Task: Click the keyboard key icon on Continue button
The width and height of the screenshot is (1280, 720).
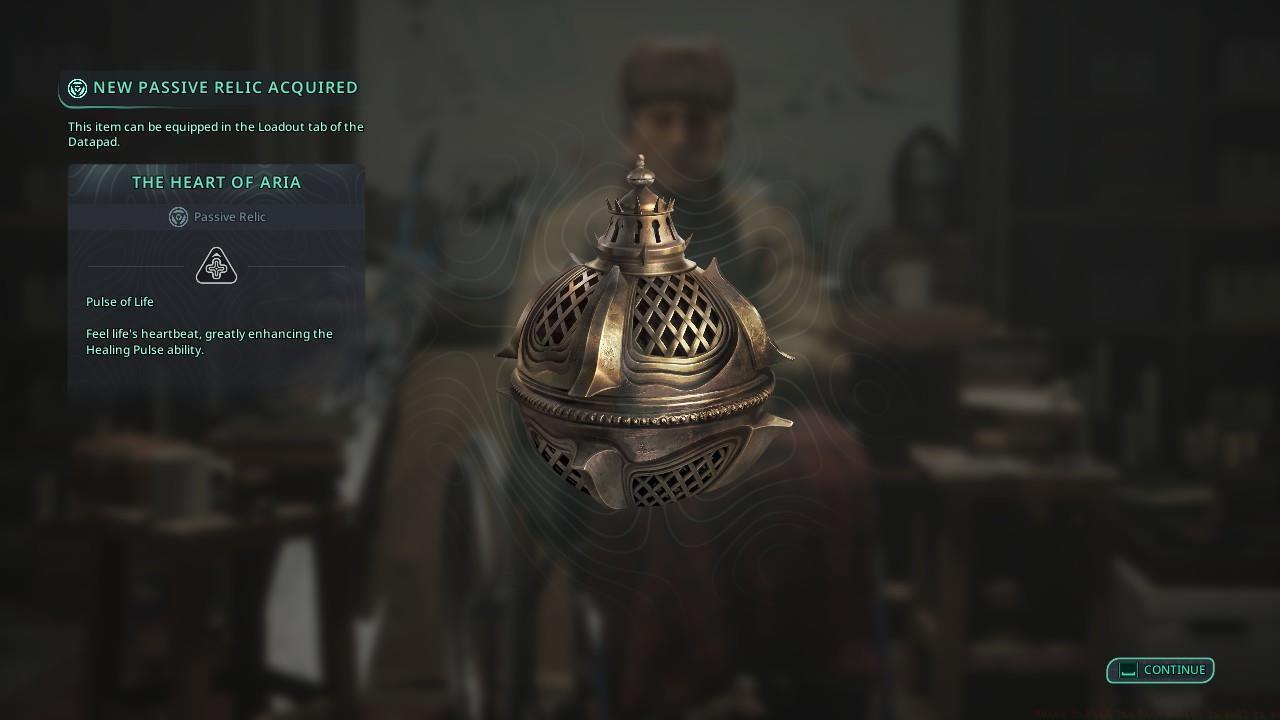Action: tap(1128, 670)
